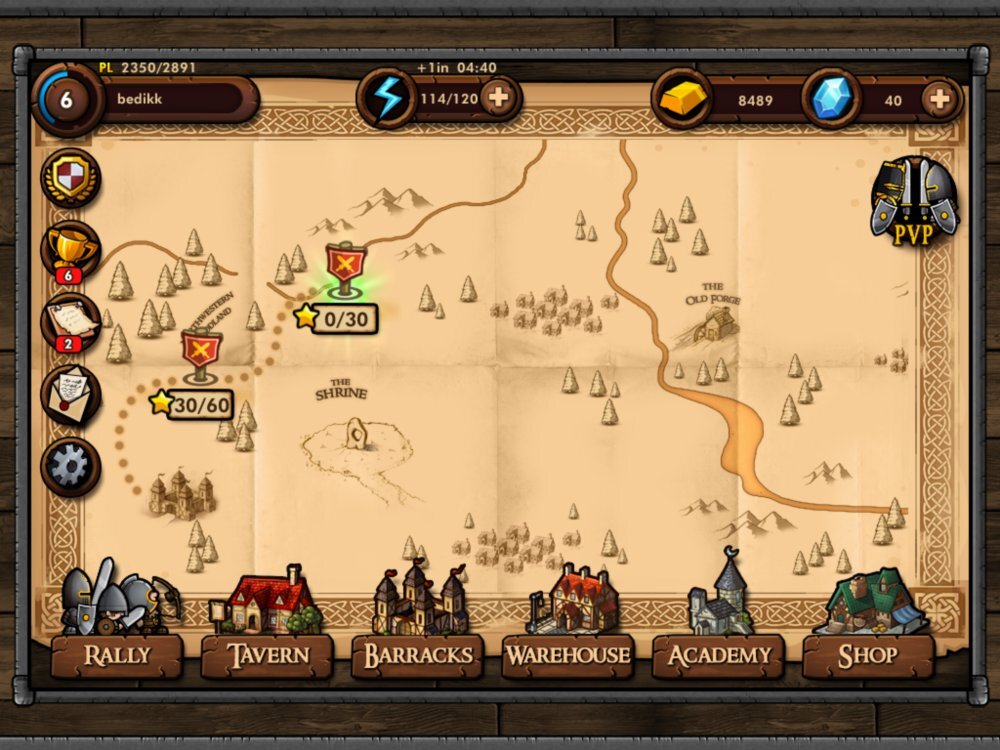Add more energy with the plus button
The width and height of the screenshot is (1000, 750).
(x=498, y=99)
